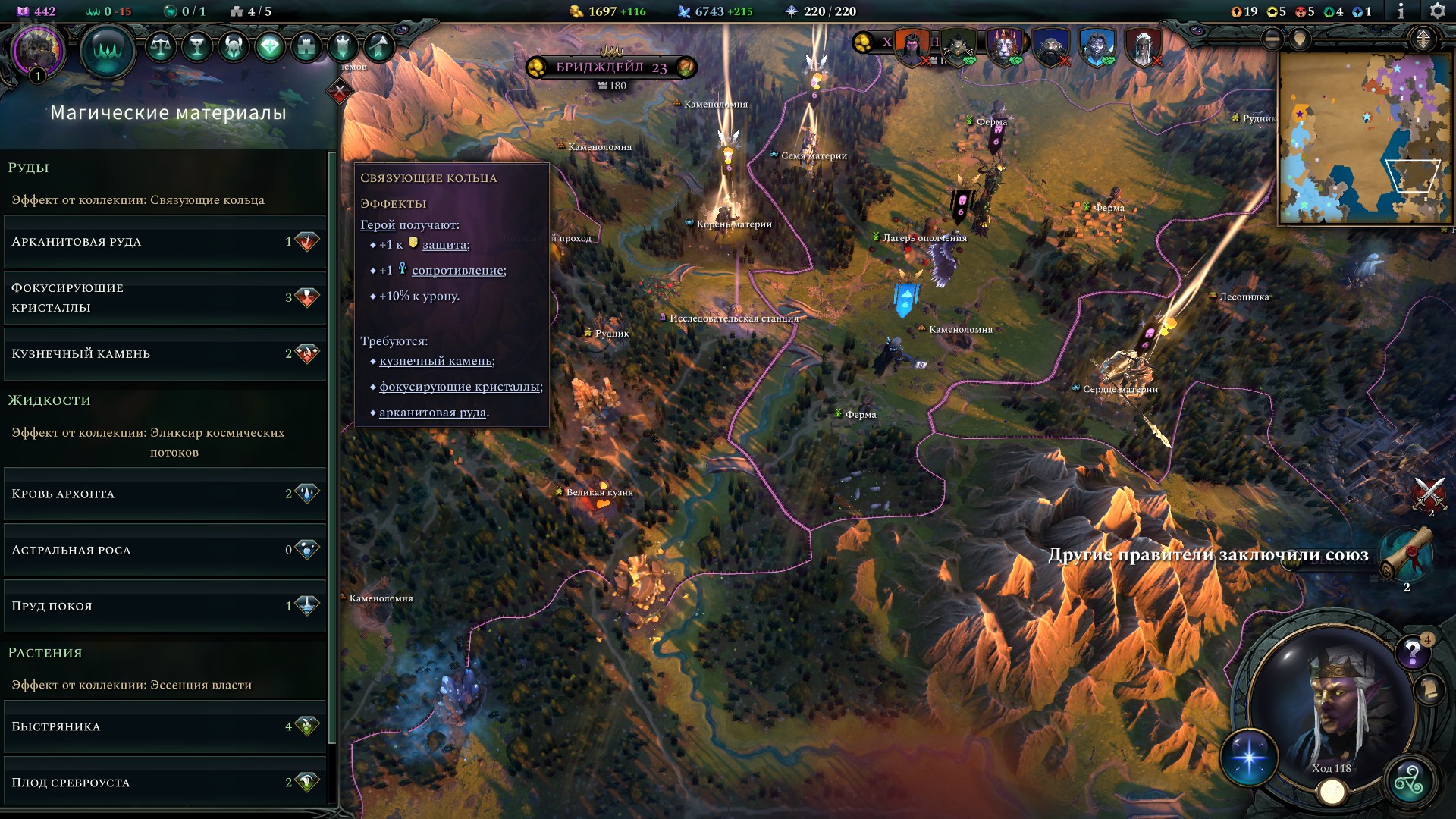Open the scroll notification with wax seal
1456x819 pixels.
coord(1407,554)
